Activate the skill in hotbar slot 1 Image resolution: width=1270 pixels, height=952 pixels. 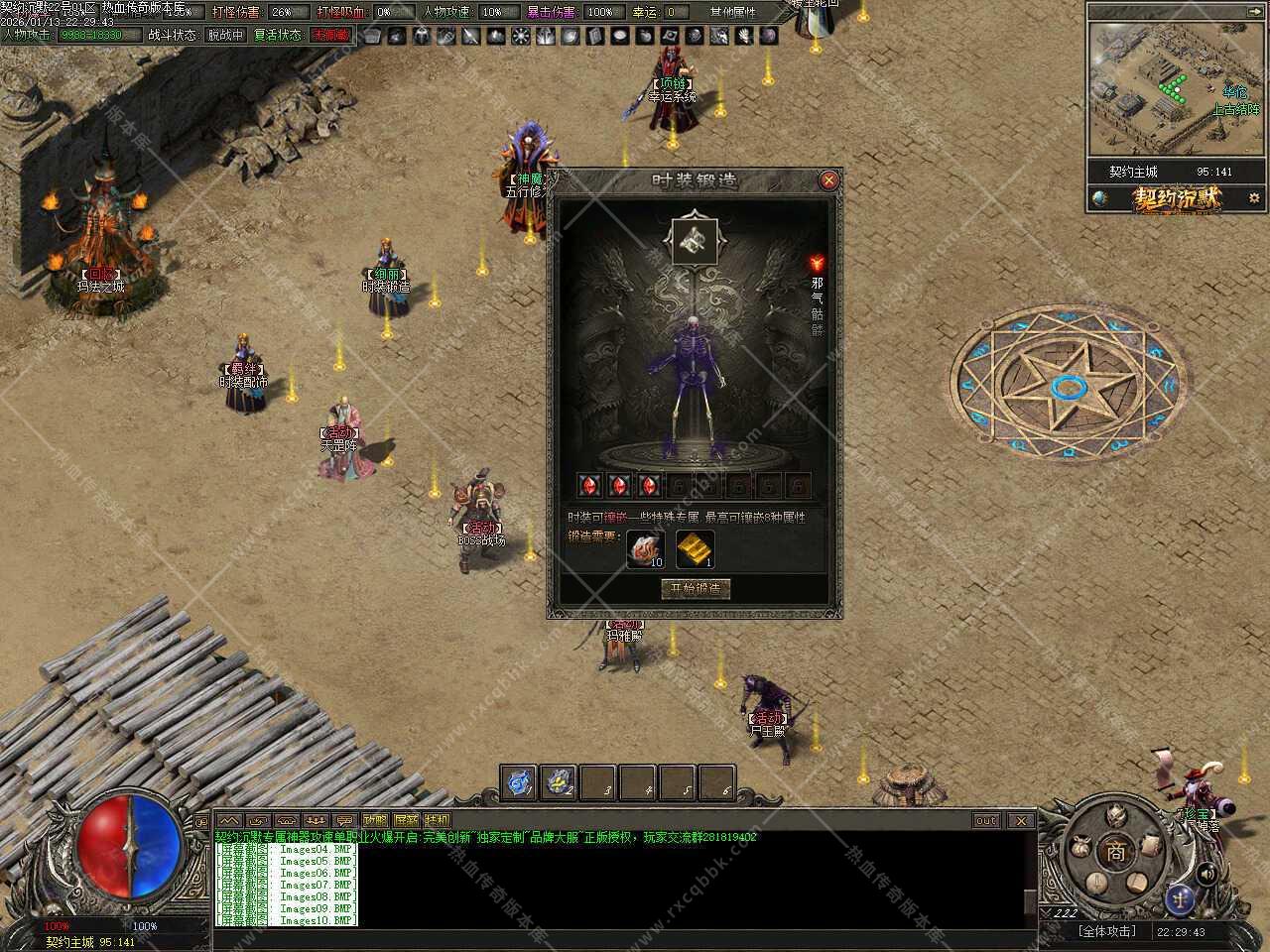coord(519,782)
